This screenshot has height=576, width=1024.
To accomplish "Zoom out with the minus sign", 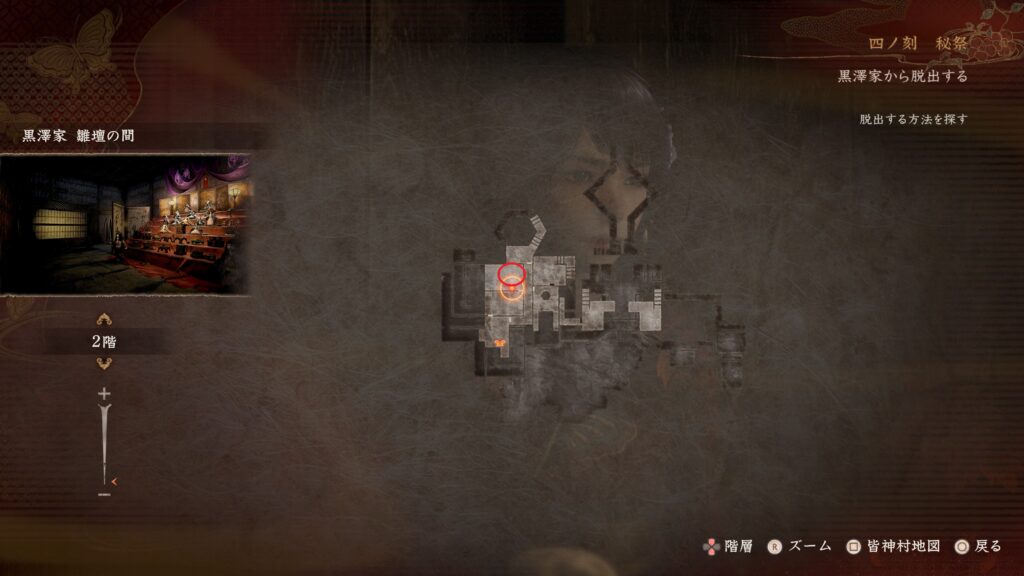I will (104, 493).
